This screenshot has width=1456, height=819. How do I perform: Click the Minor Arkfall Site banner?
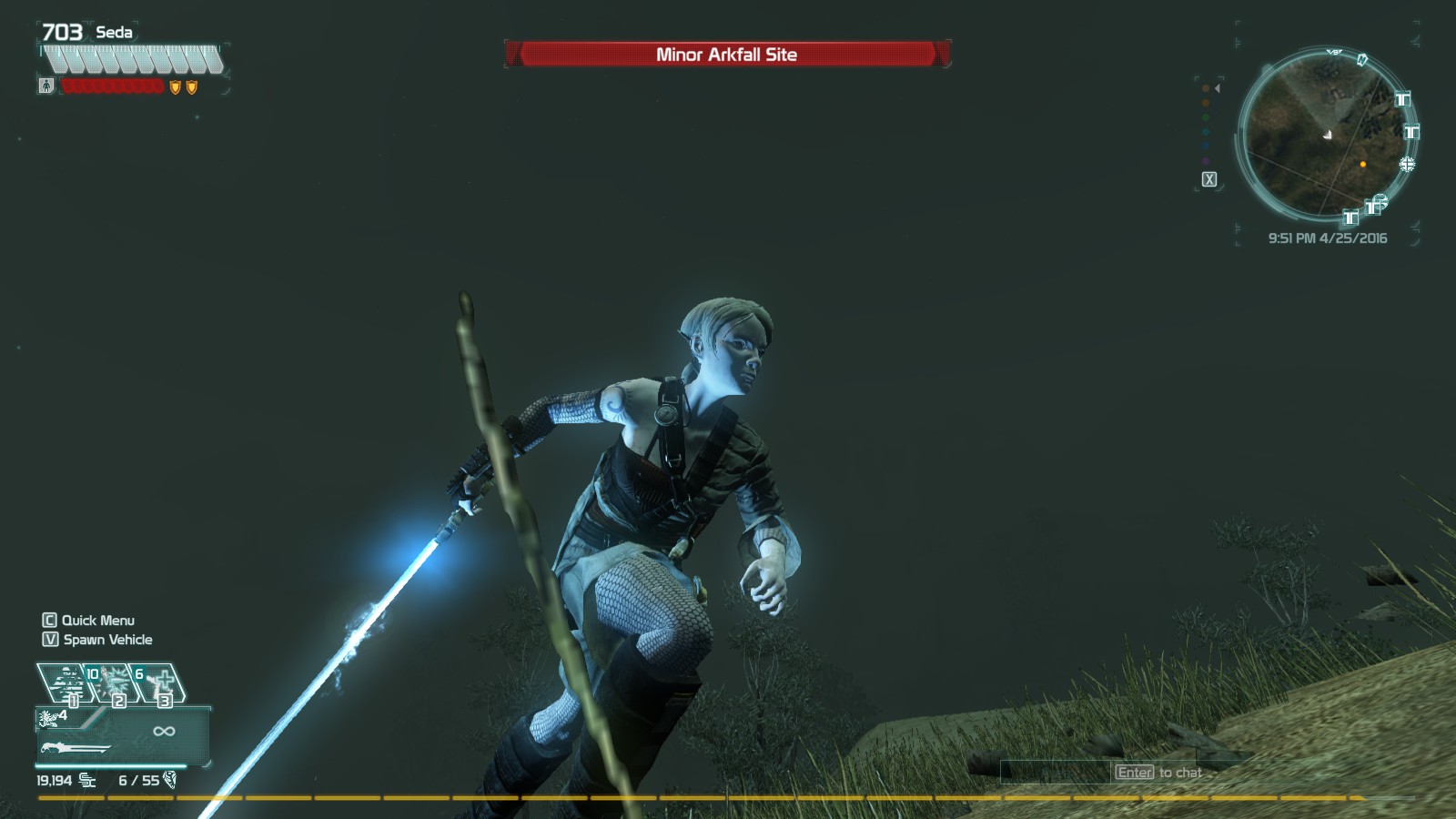[x=726, y=55]
